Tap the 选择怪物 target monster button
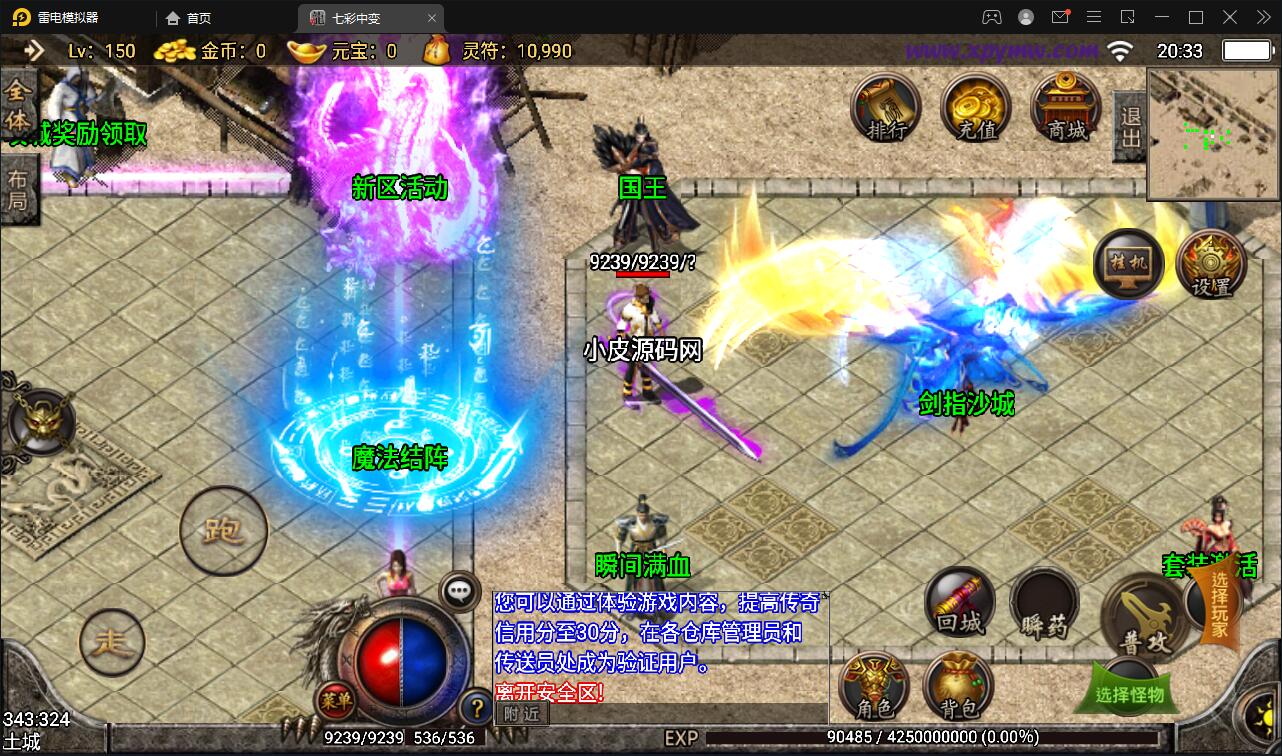 pos(1130,693)
